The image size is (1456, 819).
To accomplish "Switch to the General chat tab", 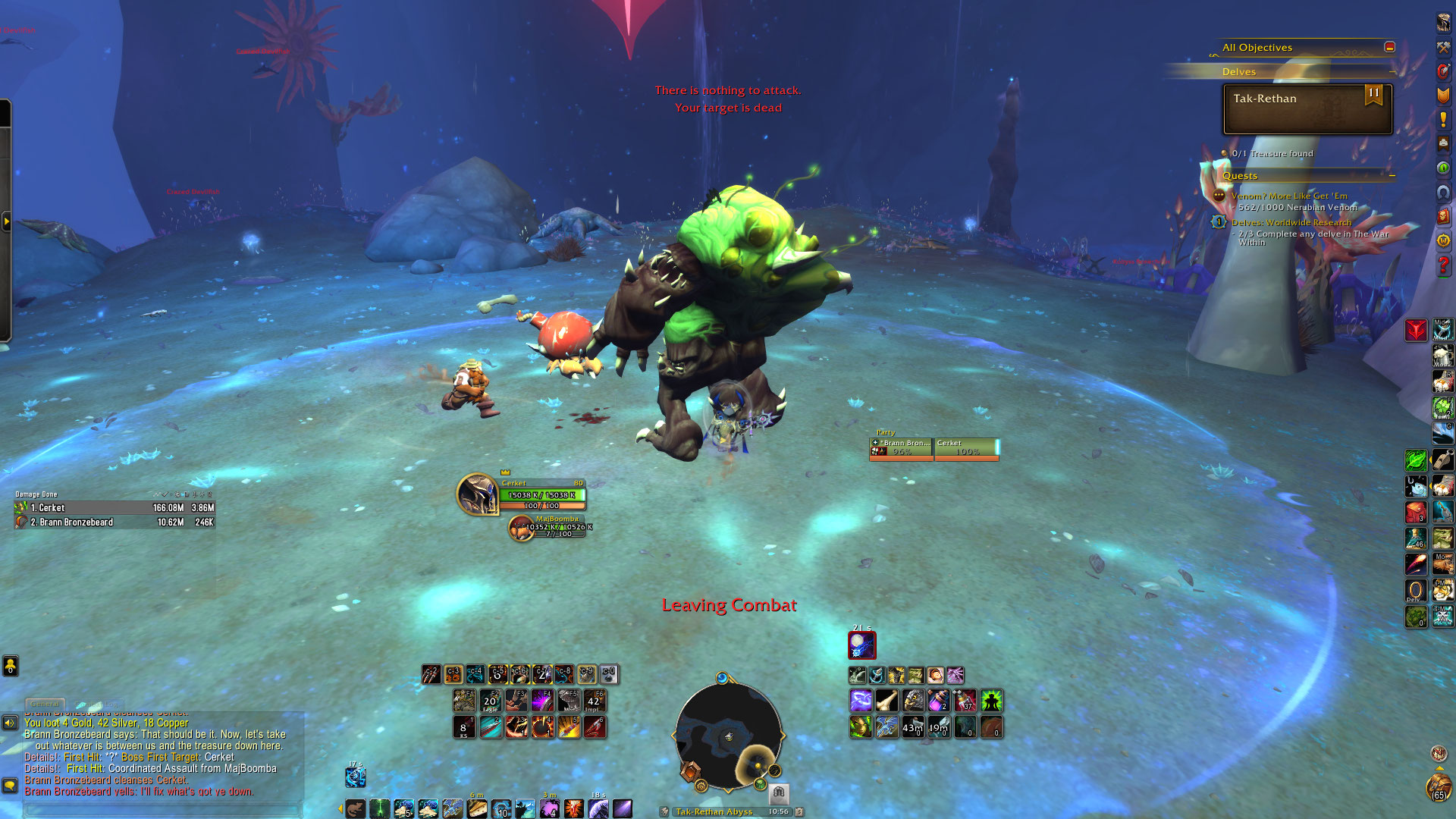I will tap(45, 704).
